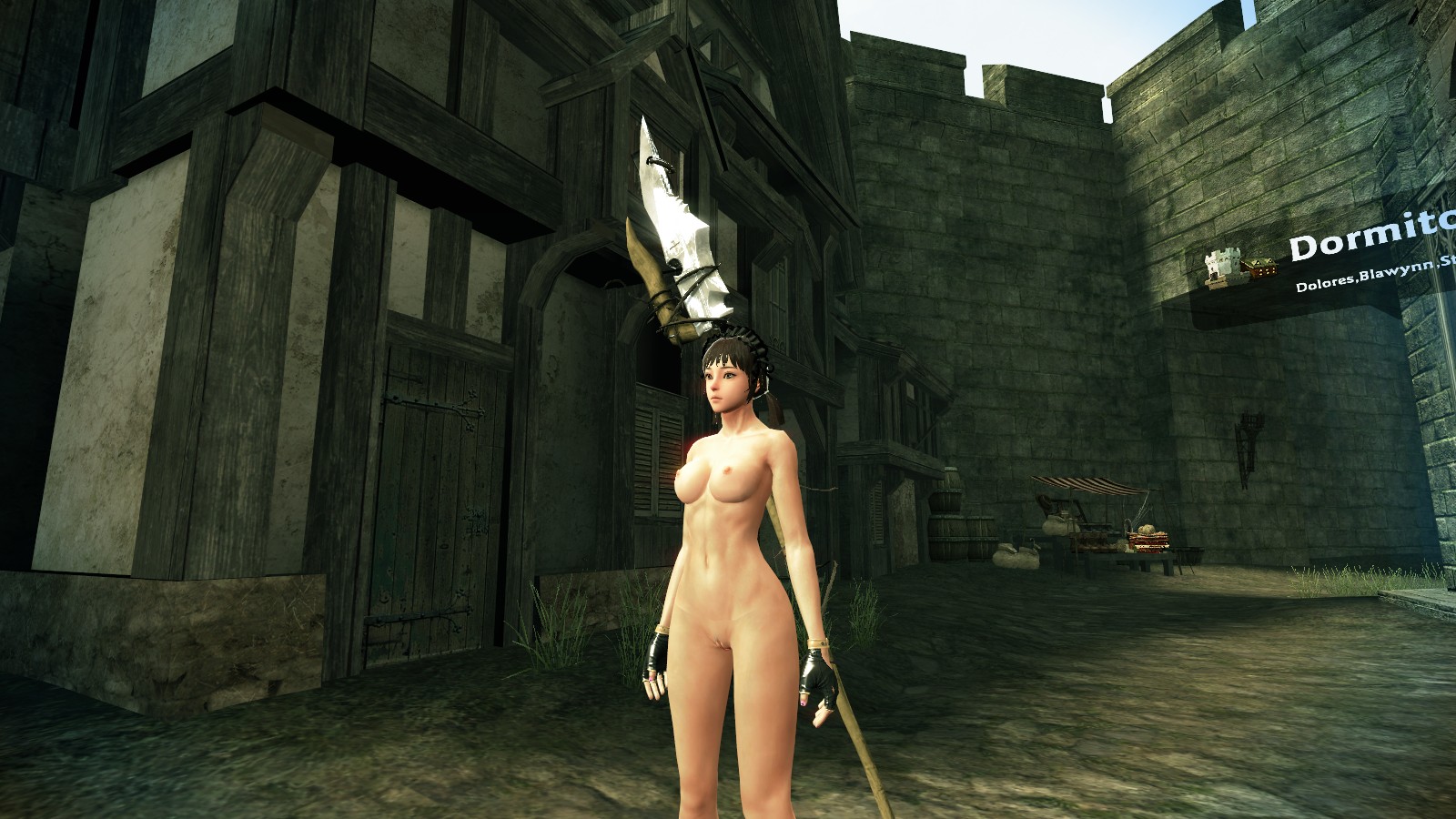
Task: Click the bread basket on the stall table
Action: [x=1148, y=539]
